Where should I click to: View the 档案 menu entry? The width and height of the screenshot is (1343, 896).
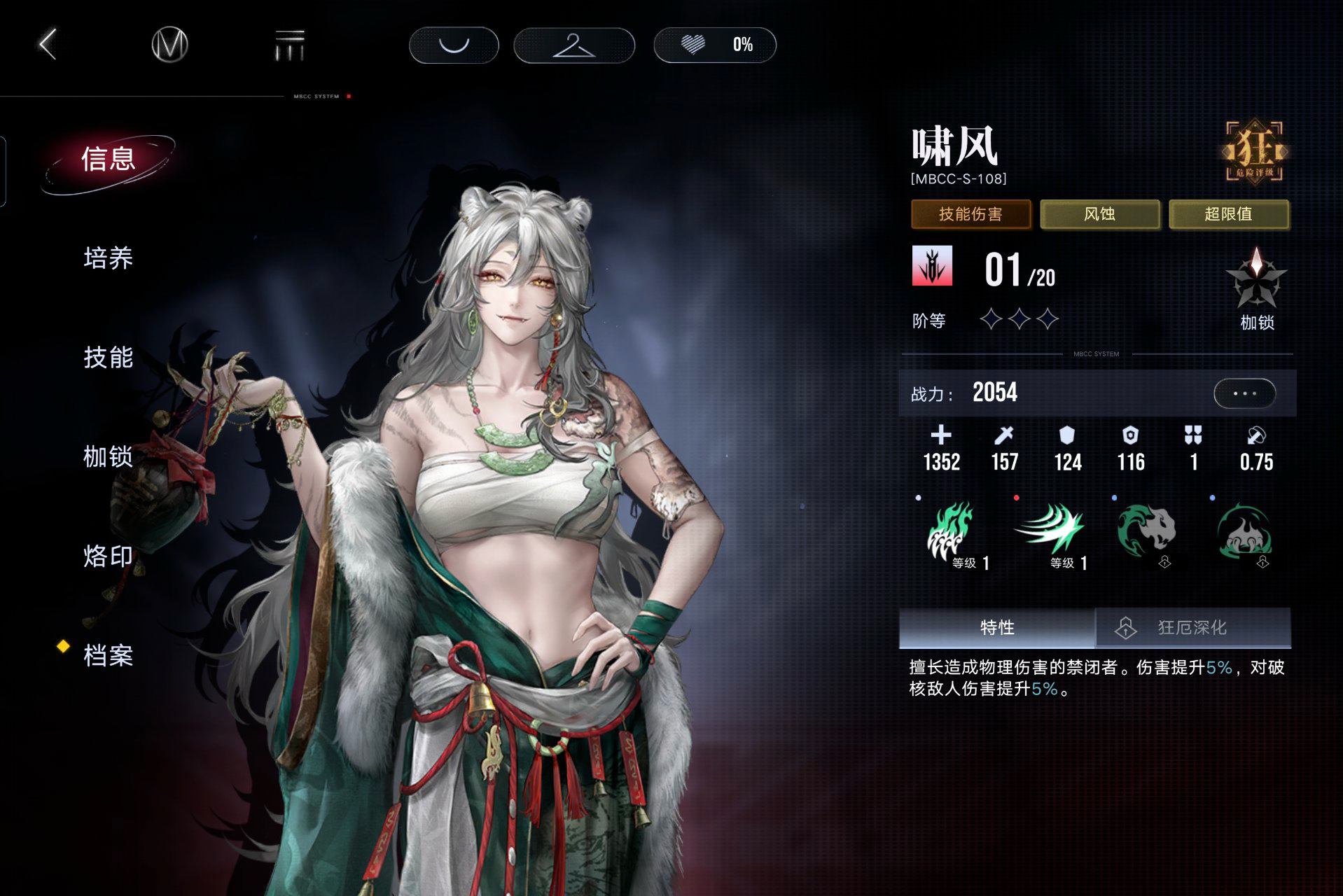[x=108, y=656]
